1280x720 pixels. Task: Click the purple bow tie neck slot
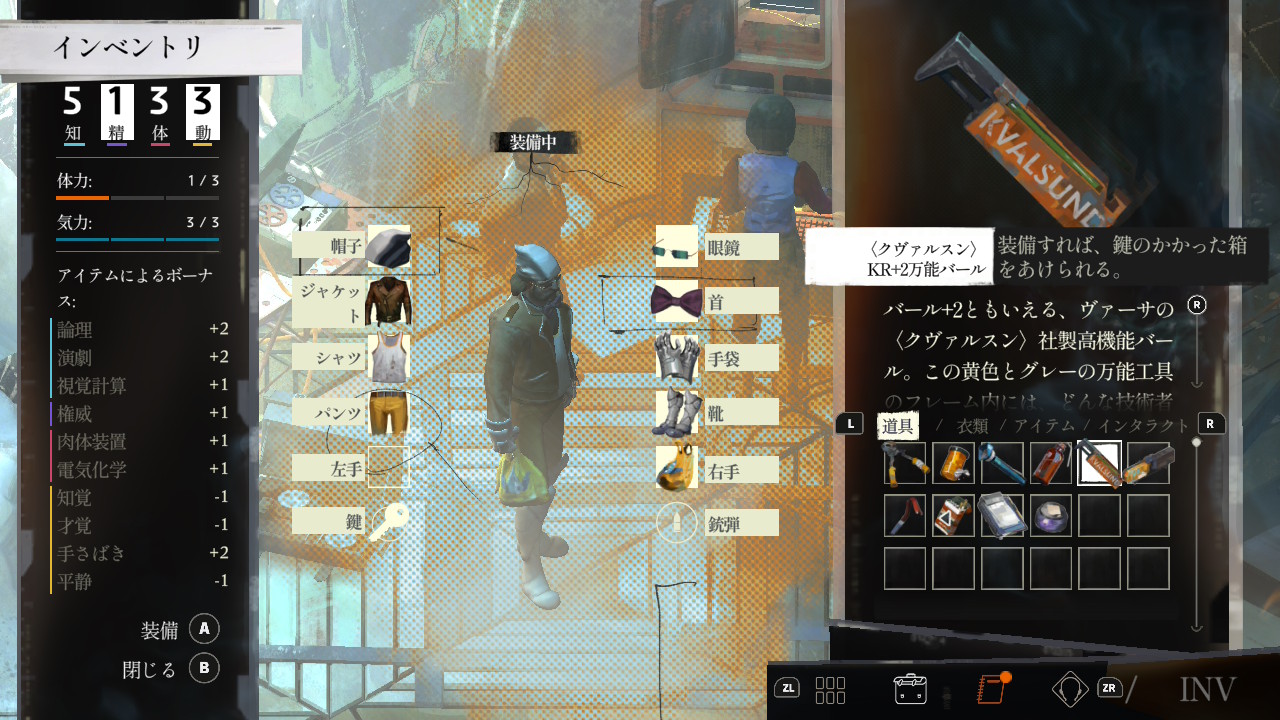point(677,301)
